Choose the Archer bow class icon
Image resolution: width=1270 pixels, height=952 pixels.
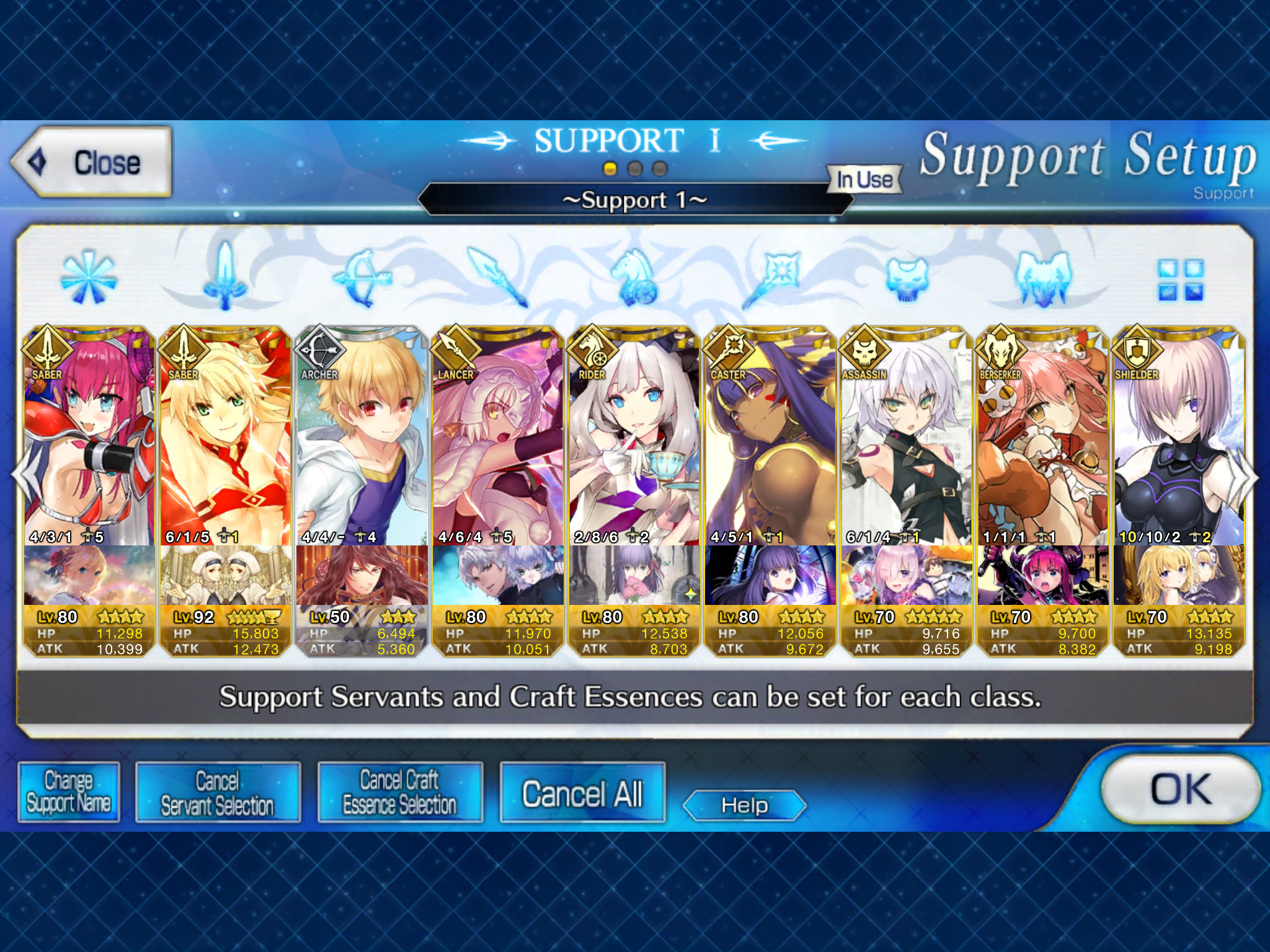[x=362, y=276]
